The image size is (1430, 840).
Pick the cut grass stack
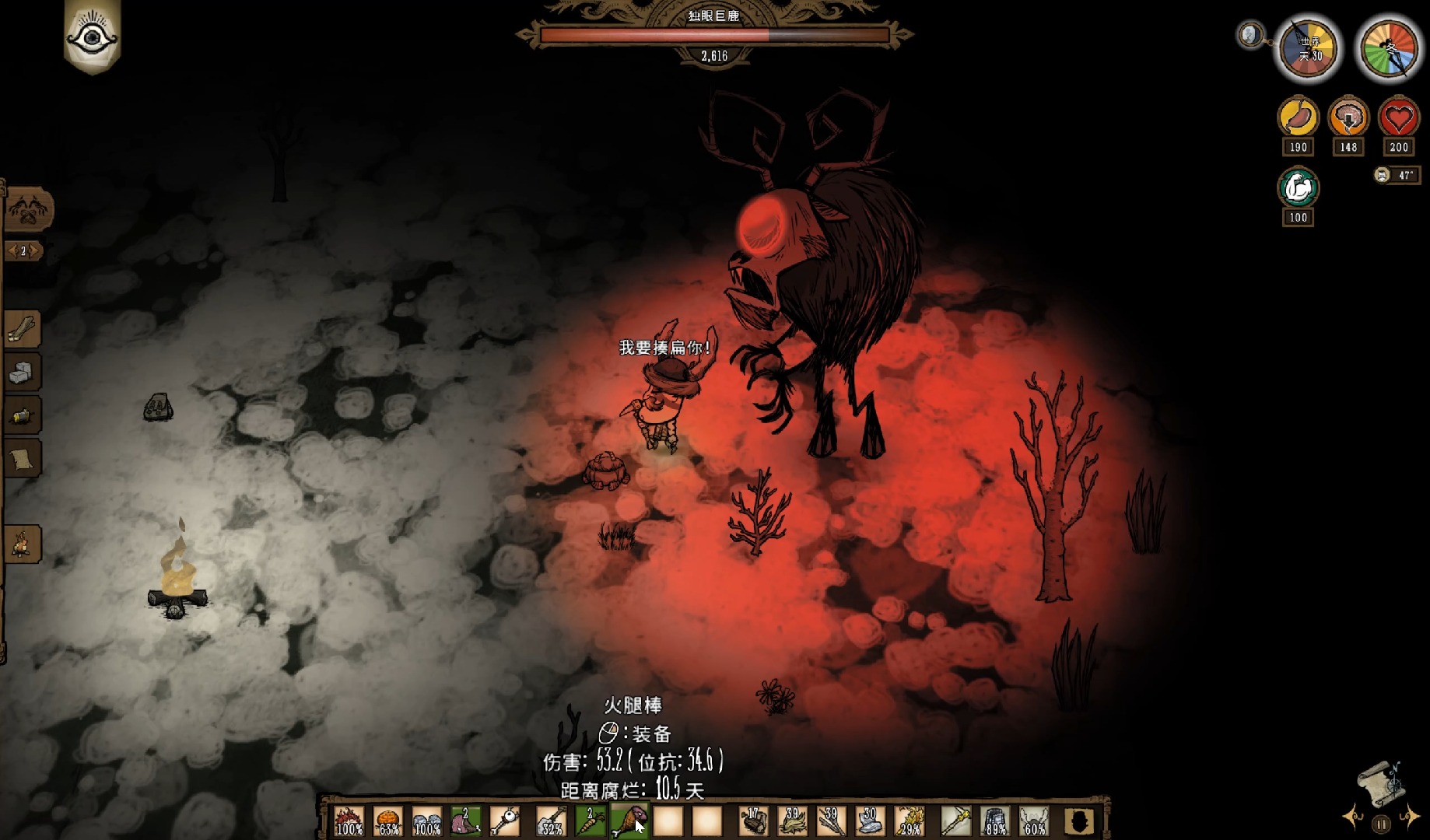click(x=792, y=821)
